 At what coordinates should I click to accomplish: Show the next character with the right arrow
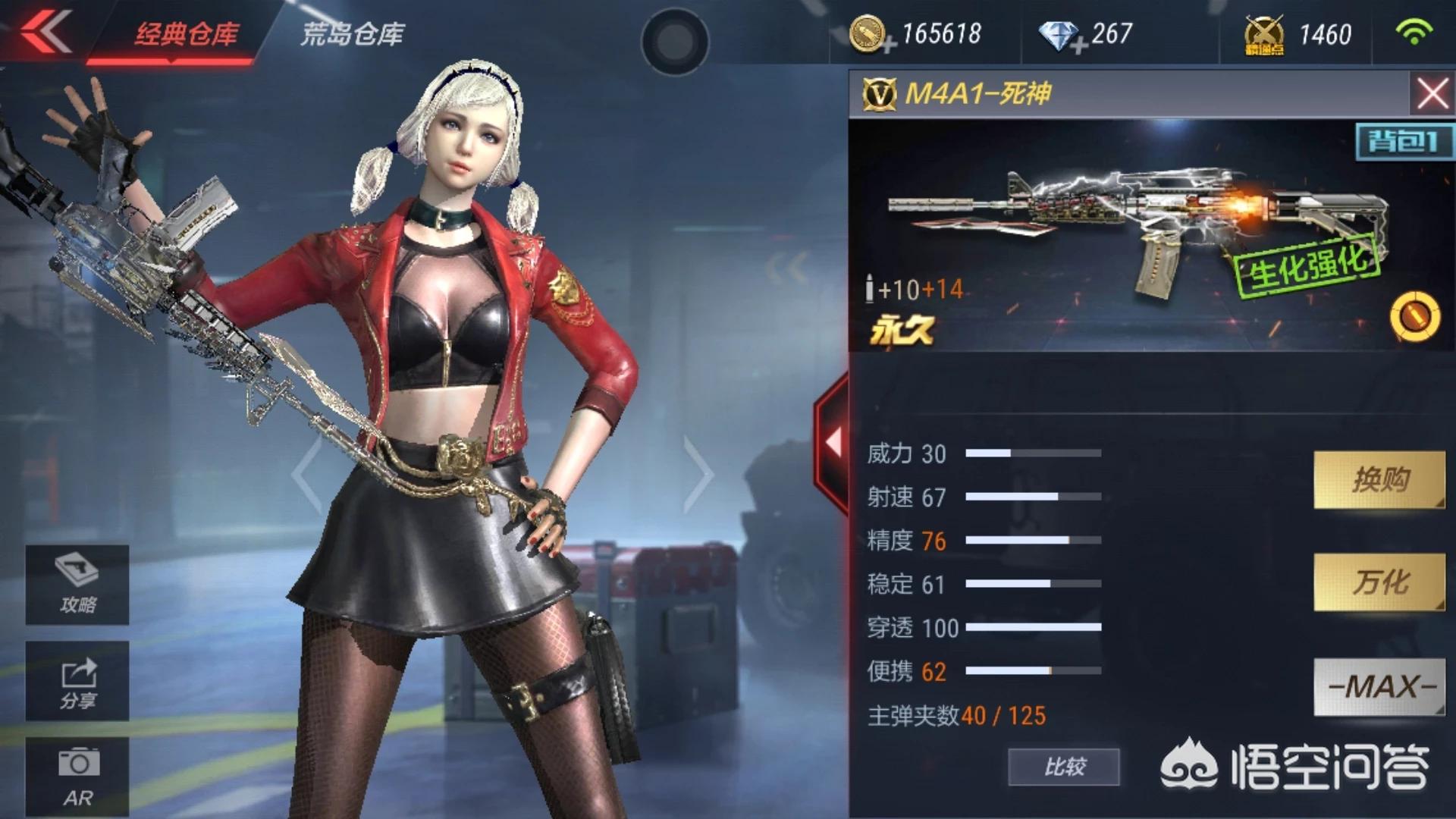(x=698, y=474)
